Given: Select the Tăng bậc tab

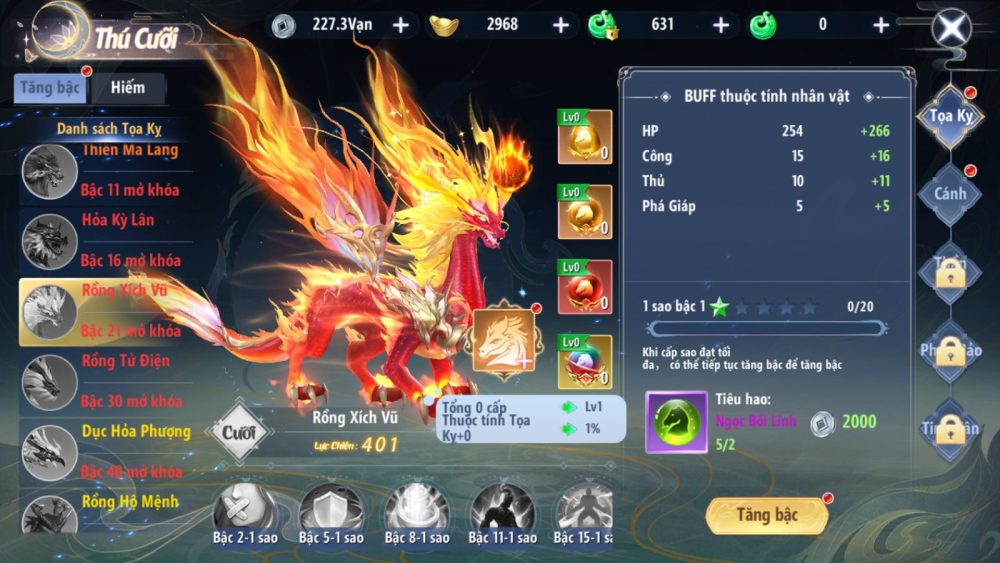Looking at the screenshot, I should [50, 88].
